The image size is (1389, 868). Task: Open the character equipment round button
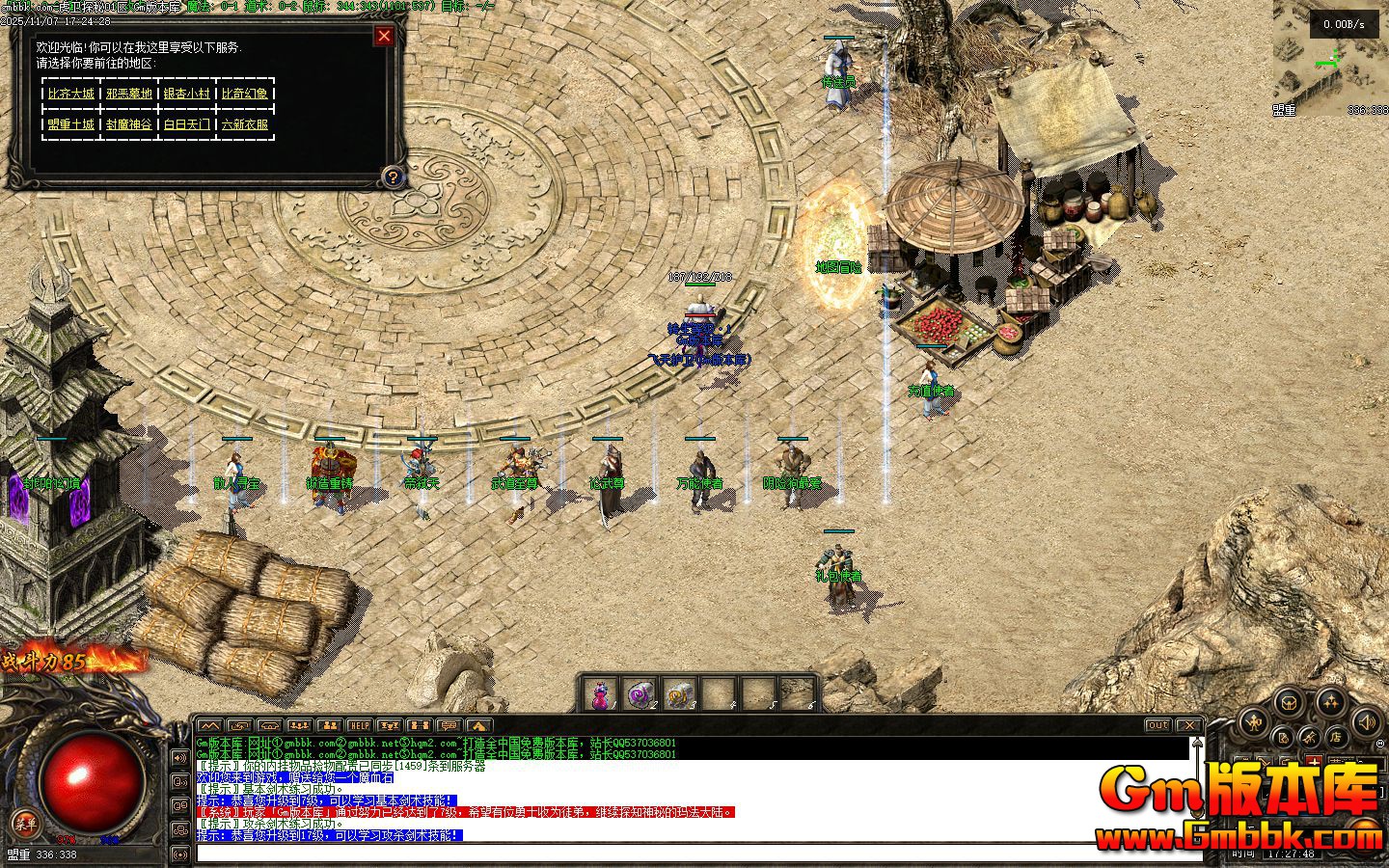[1253, 720]
